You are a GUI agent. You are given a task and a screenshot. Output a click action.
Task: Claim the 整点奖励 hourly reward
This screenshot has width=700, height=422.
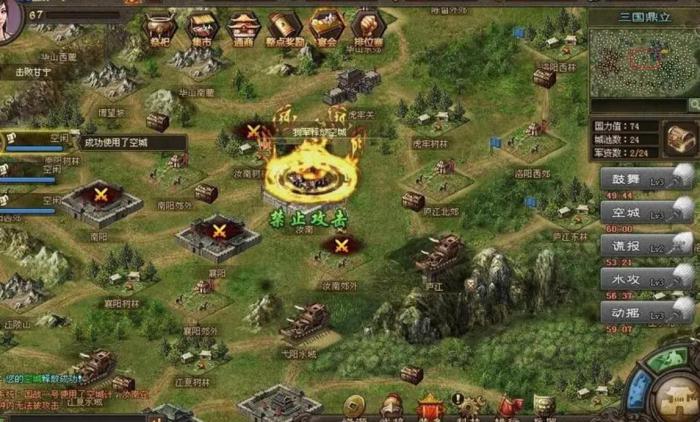pyautogui.click(x=284, y=29)
